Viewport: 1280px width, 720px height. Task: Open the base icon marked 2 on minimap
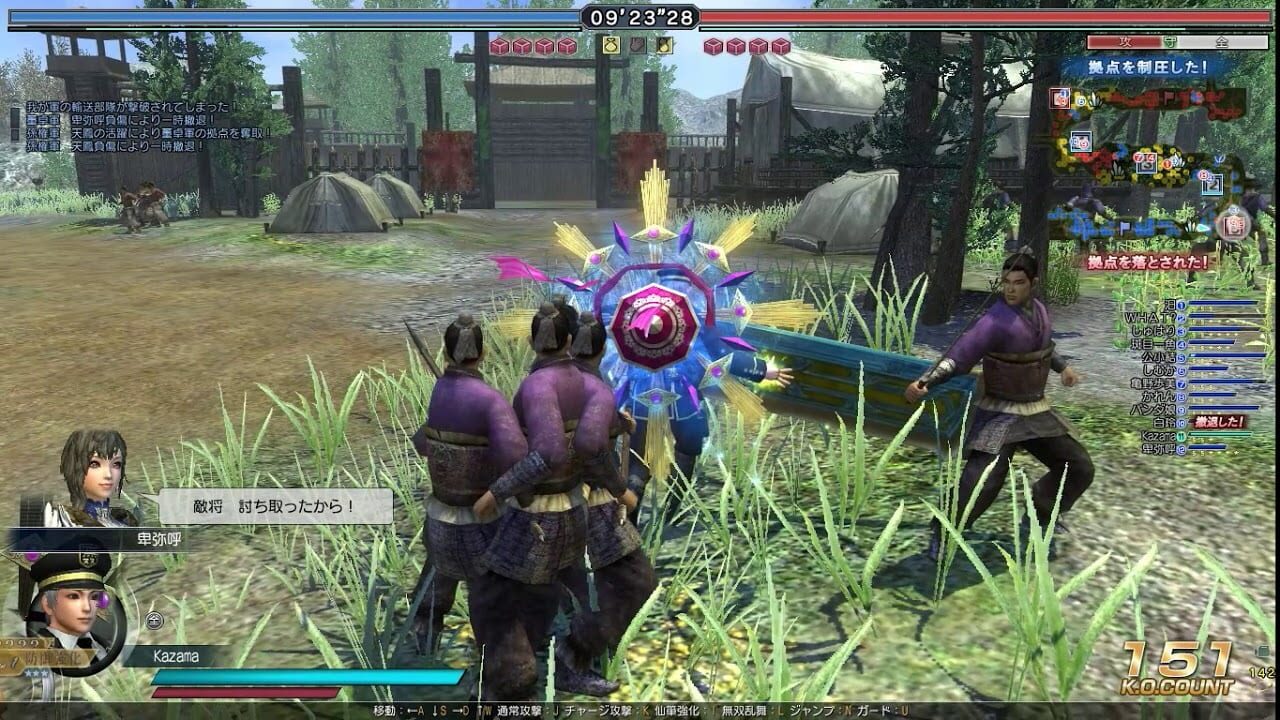tap(1212, 184)
